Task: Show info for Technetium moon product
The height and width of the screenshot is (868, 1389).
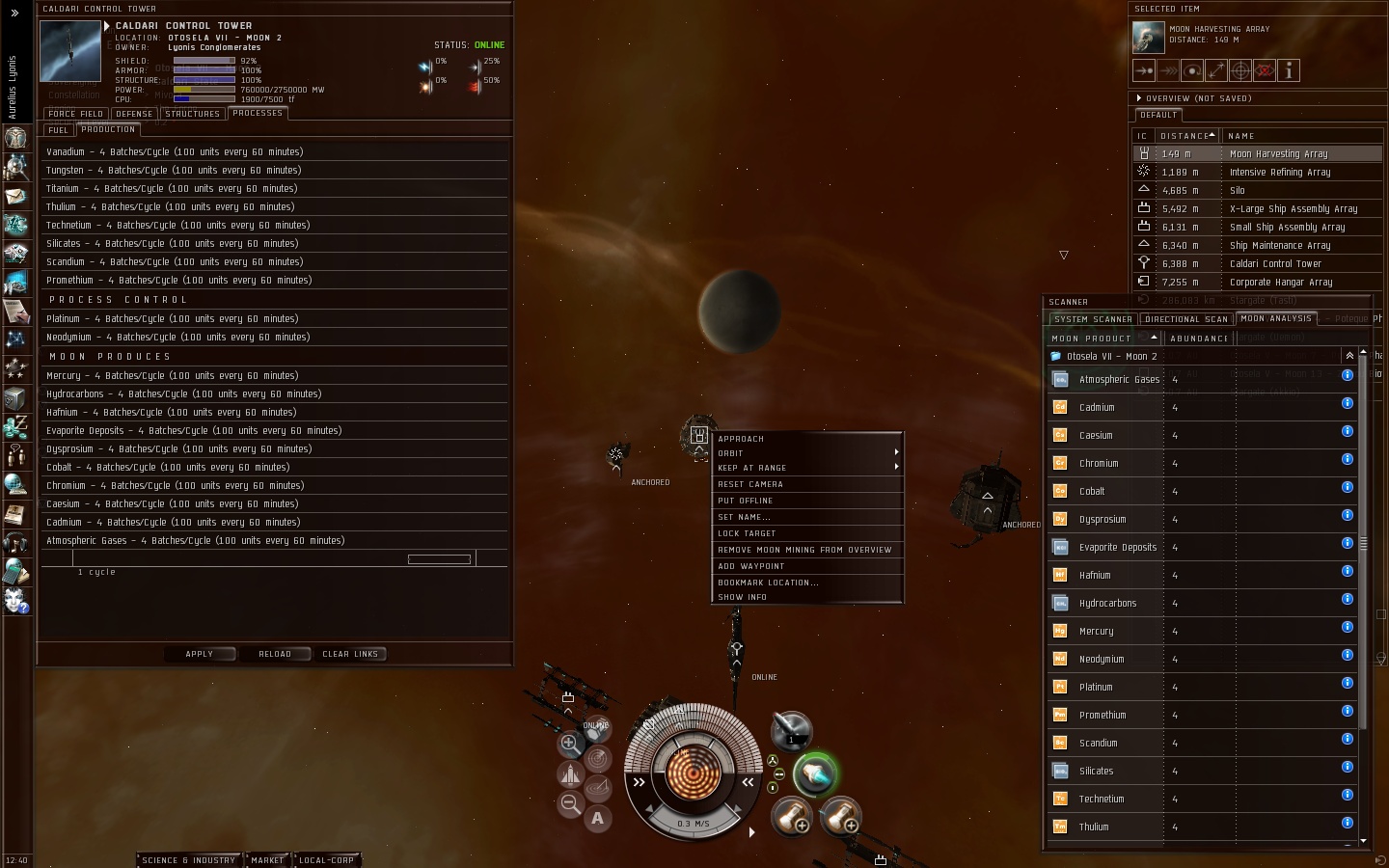Action: pos(1348,796)
